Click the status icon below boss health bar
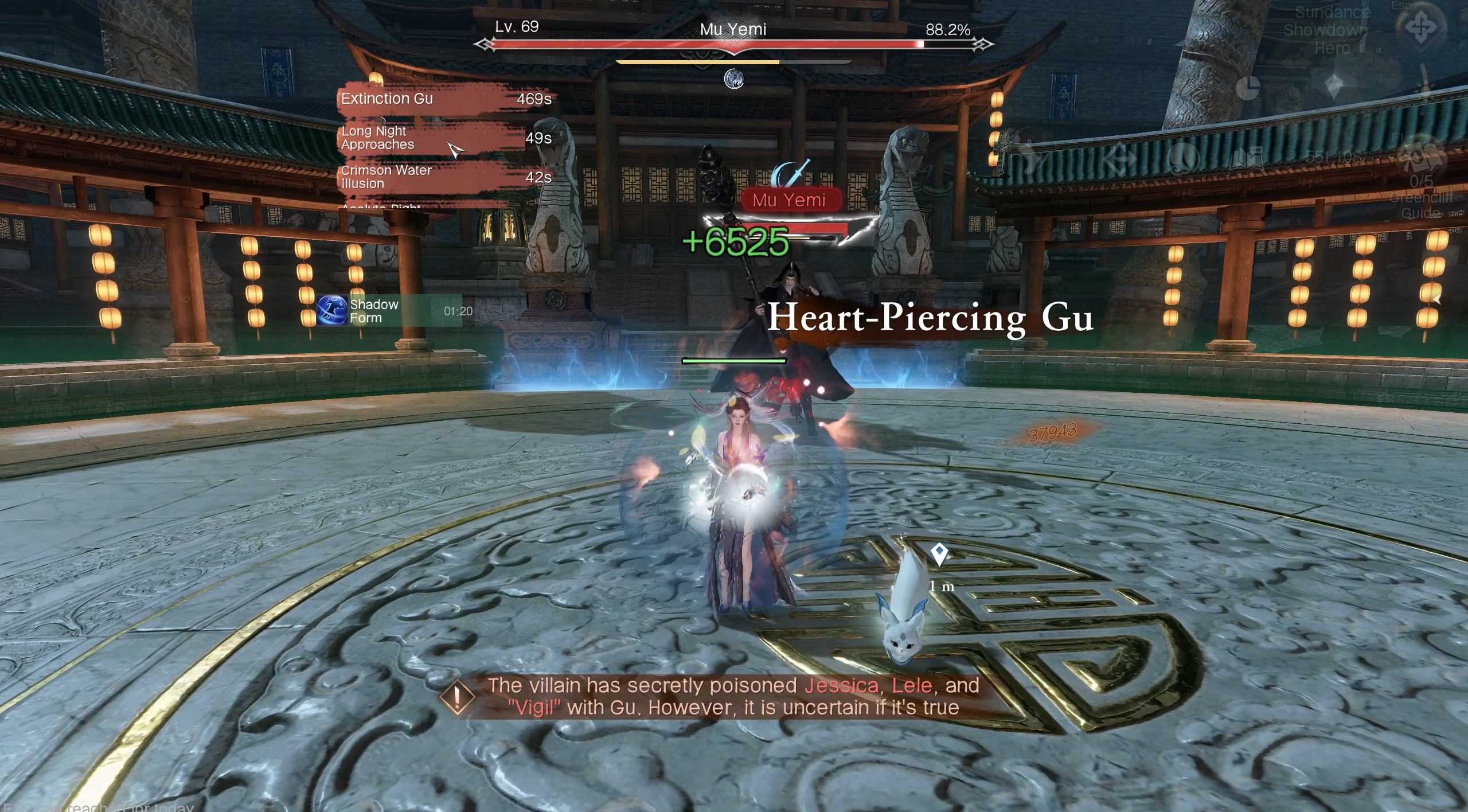The height and width of the screenshot is (812, 1468). pos(733,79)
